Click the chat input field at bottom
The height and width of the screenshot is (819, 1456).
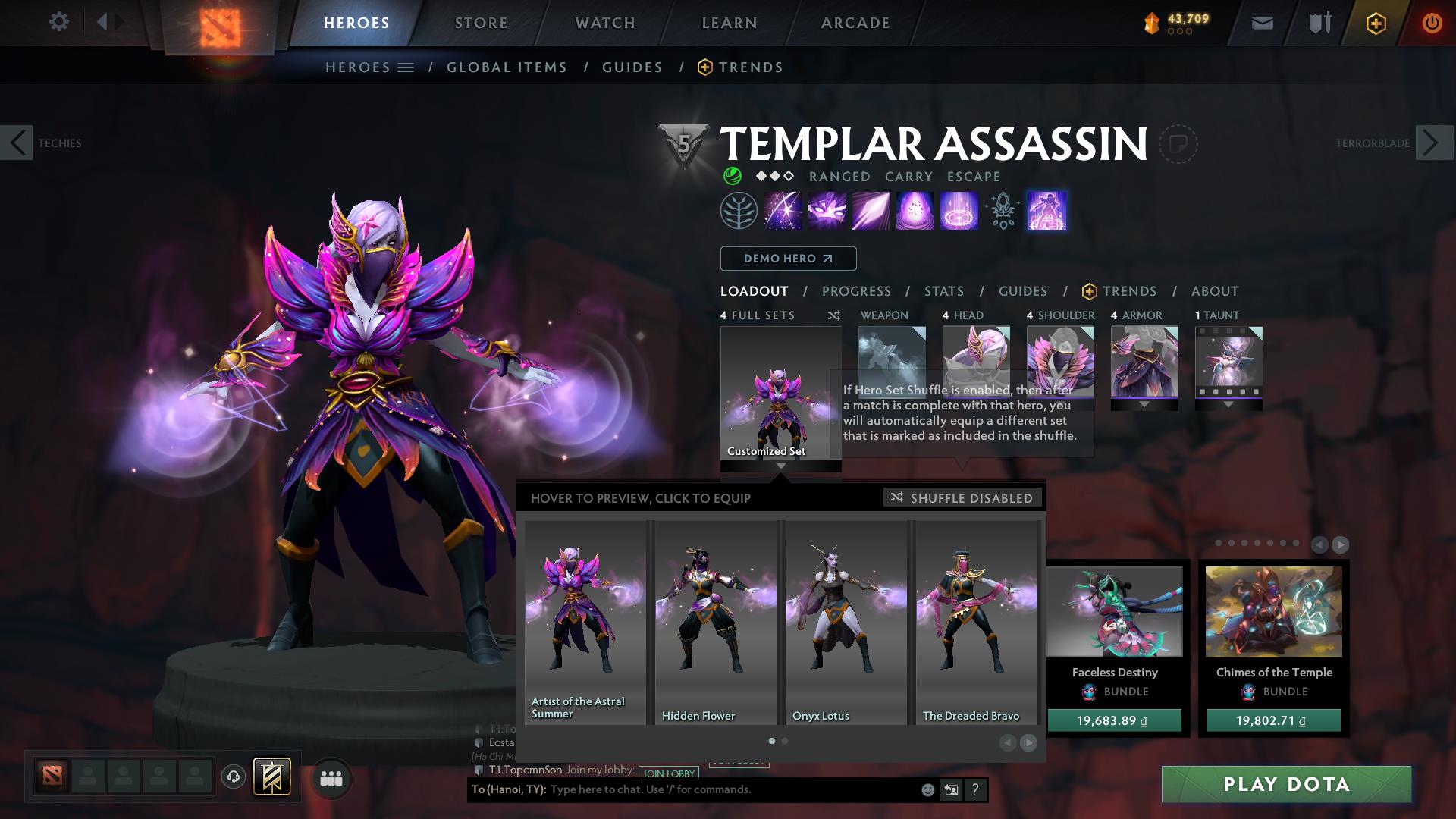(x=682, y=789)
